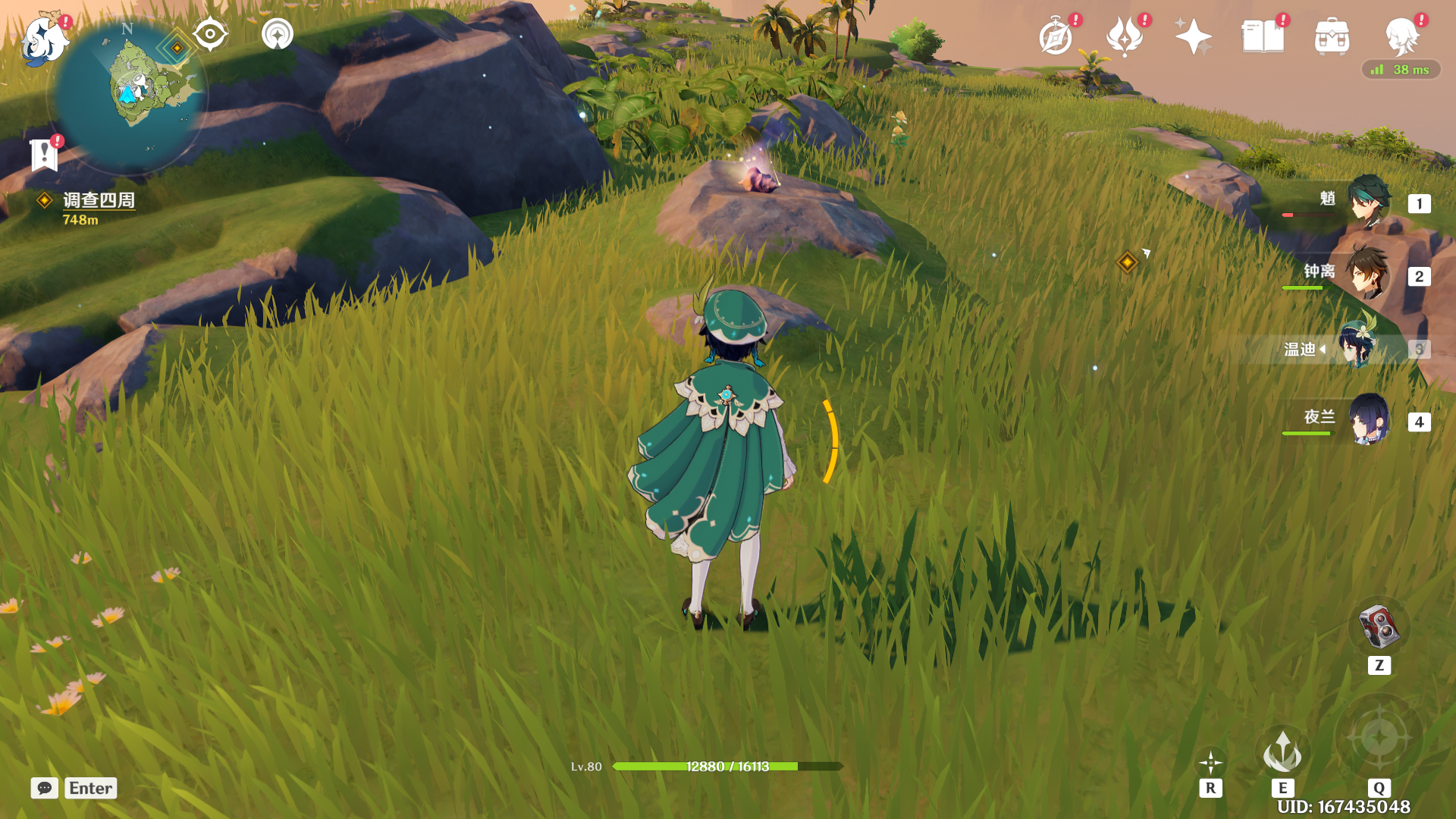Use the camera gadget
1456x819 pixels.
coord(1379,627)
